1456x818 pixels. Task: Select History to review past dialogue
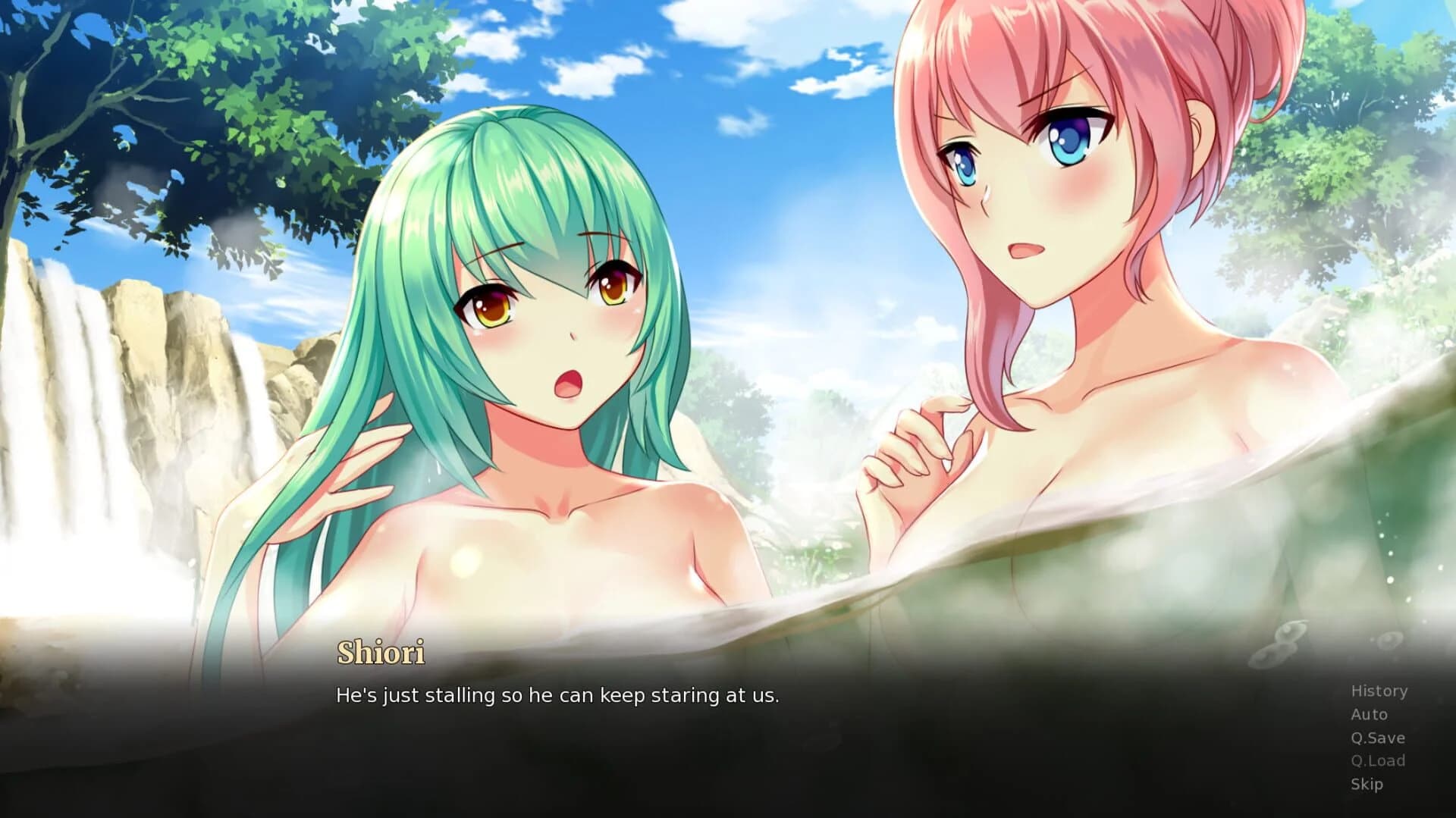1378,691
